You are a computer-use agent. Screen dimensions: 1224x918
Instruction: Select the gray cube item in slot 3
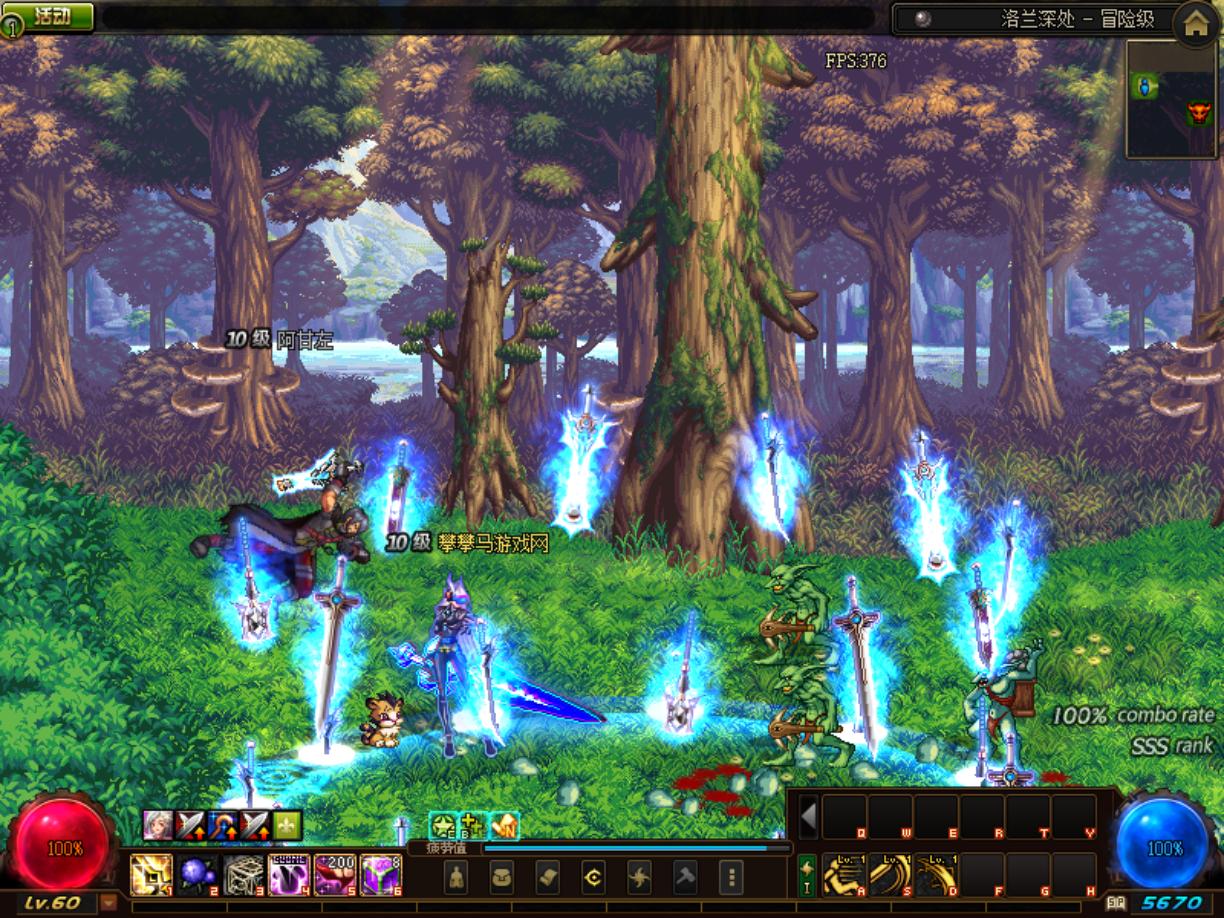click(x=243, y=875)
